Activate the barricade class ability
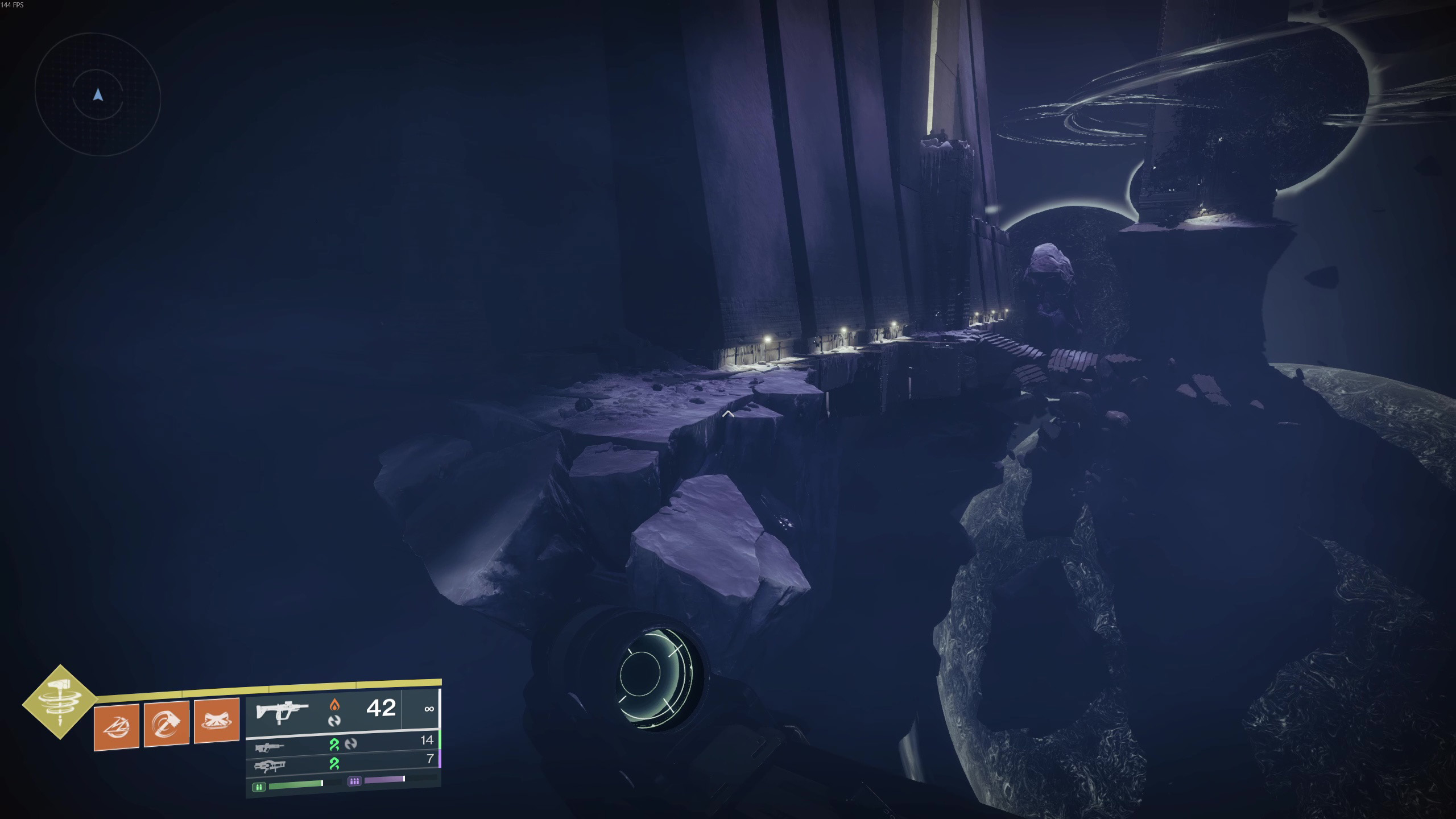This screenshot has height=819, width=1456. click(x=216, y=721)
